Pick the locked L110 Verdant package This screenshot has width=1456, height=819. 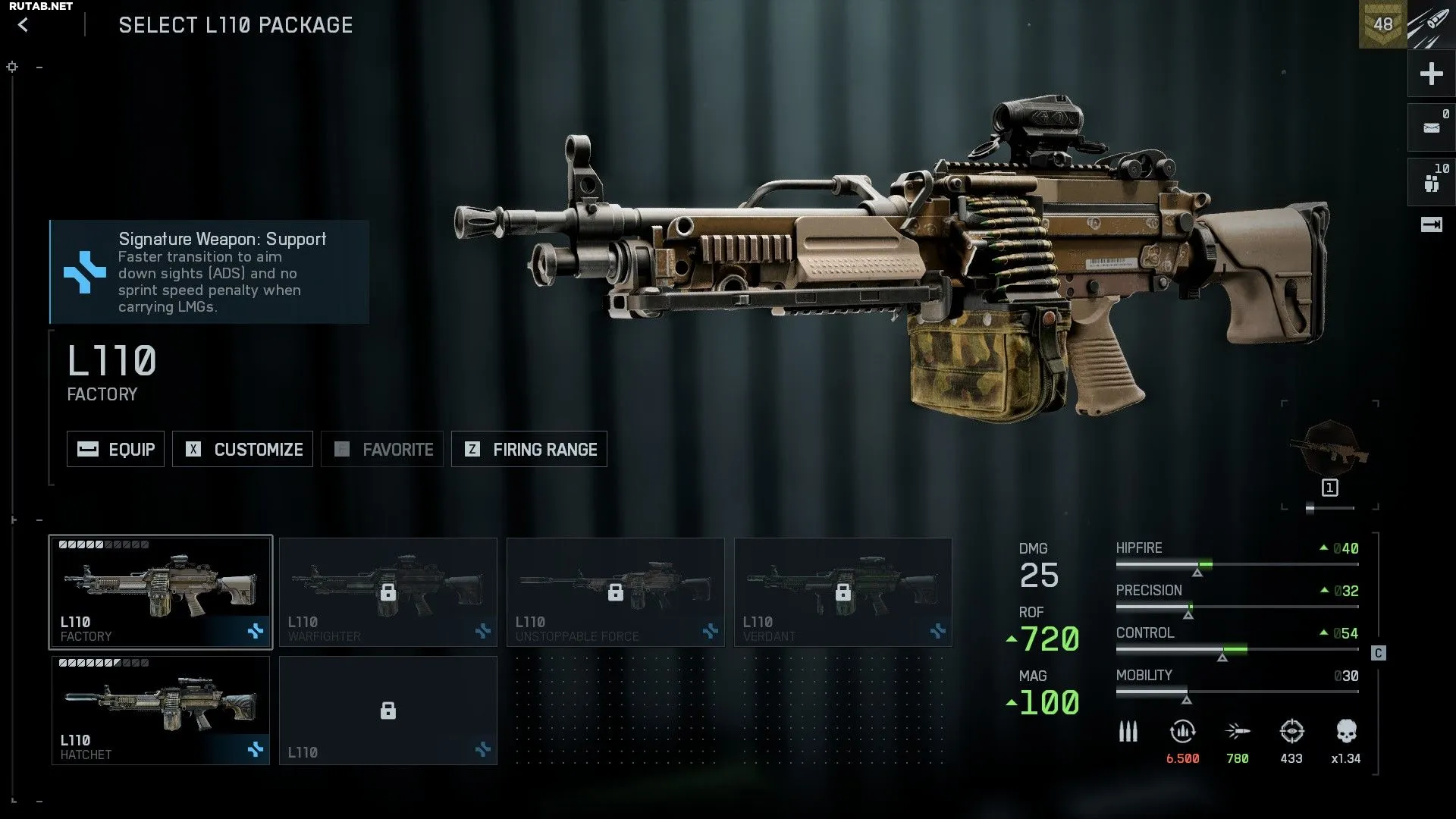pos(843,592)
